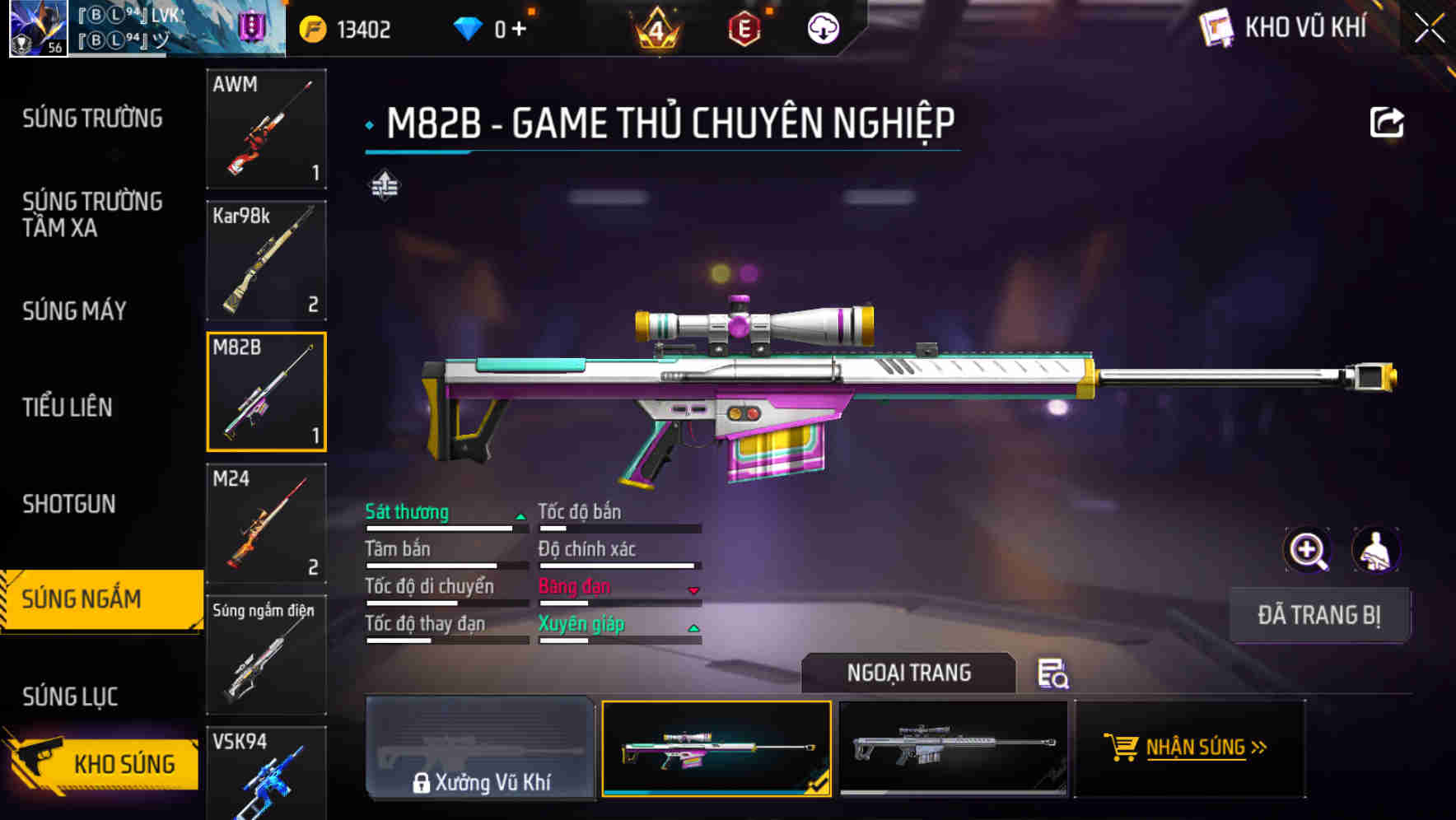Click the Băng đạn downgrade arrow
The image size is (1456, 820).
pos(692,589)
